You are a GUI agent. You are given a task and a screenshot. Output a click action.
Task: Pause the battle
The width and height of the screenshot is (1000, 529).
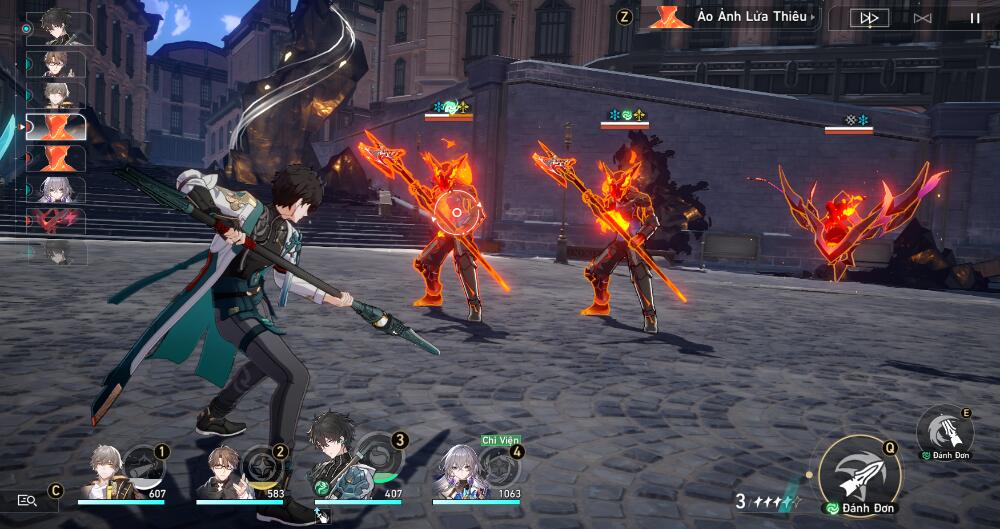click(x=974, y=18)
